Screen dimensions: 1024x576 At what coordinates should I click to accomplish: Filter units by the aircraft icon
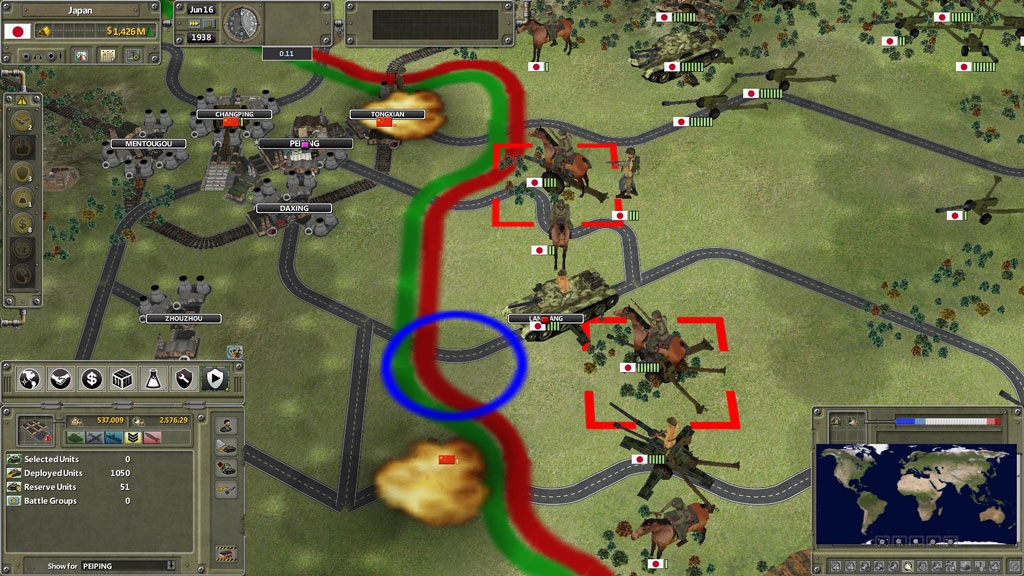tap(96, 437)
